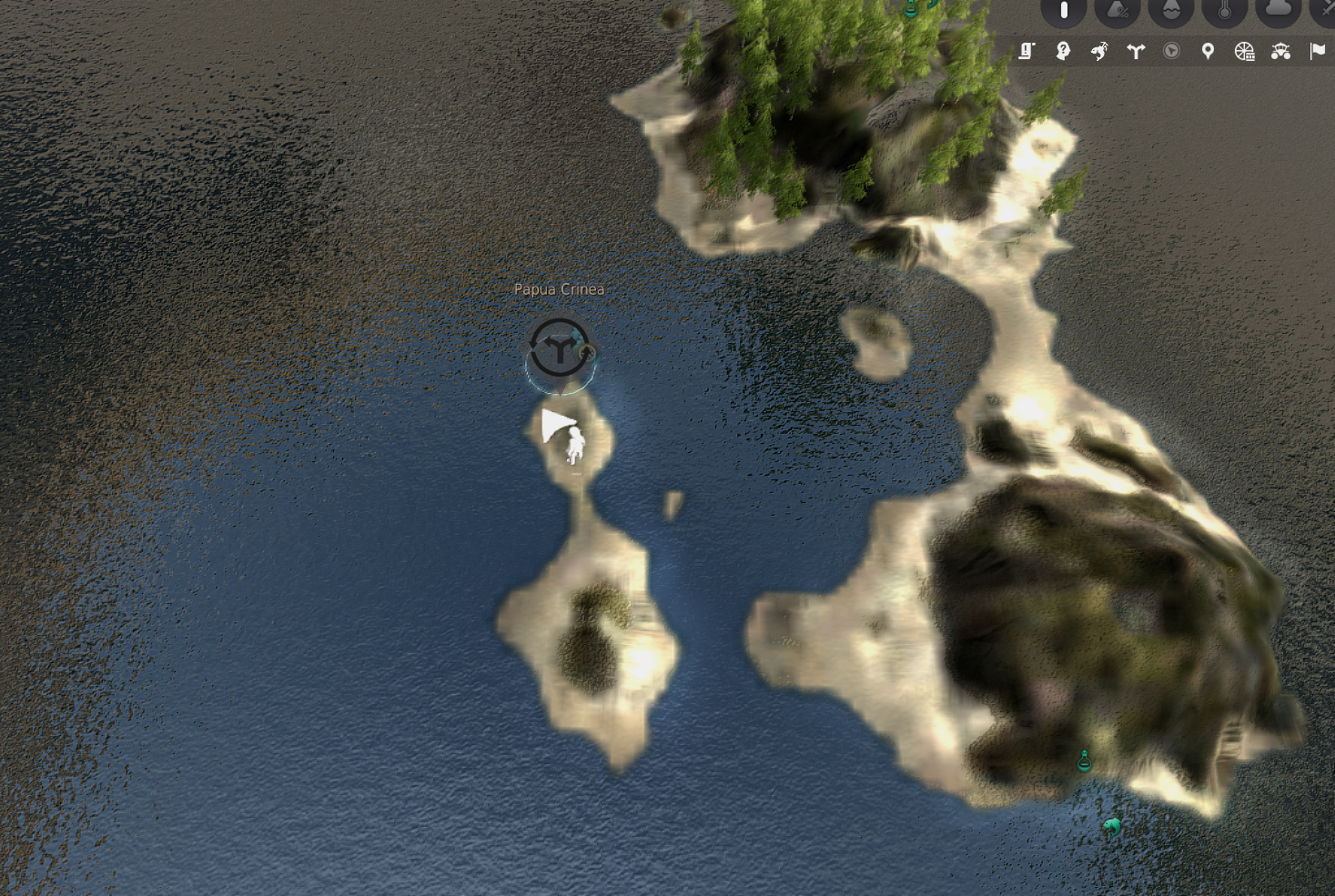Show the water droplet map overlay
Screen dimensions: 1335x896
1170,11
